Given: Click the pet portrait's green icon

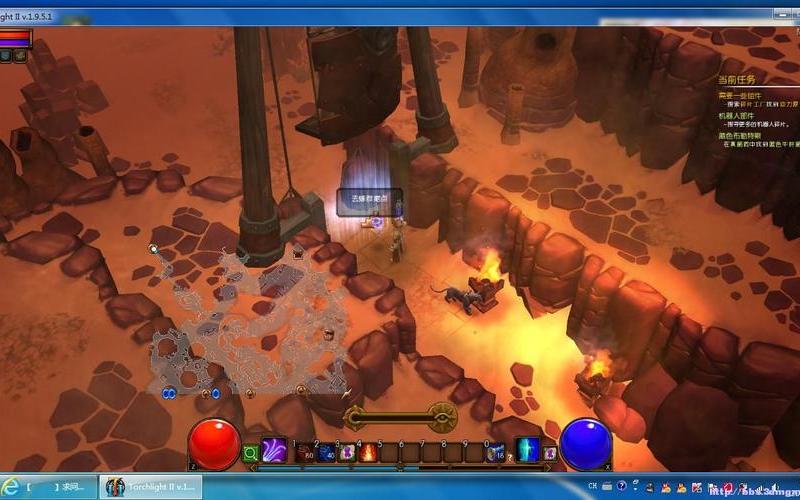Looking at the screenshot, I should pos(19,56).
